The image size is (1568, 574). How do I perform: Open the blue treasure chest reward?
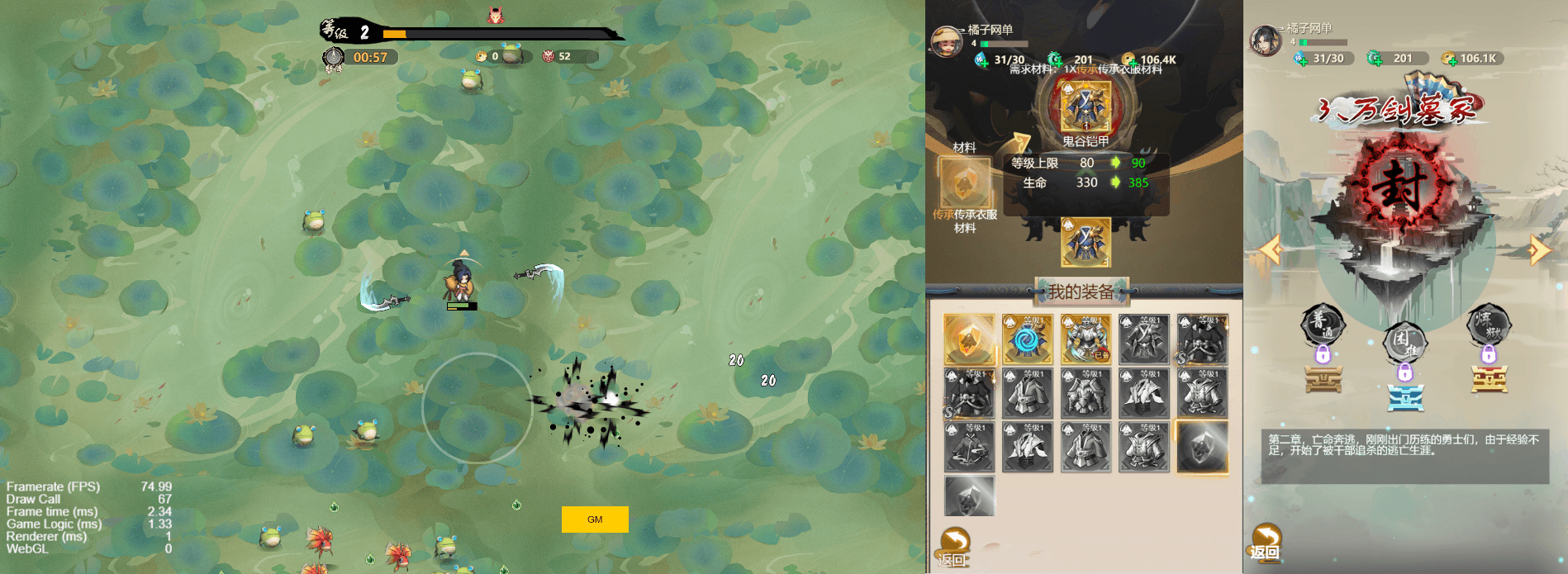point(1404,397)
